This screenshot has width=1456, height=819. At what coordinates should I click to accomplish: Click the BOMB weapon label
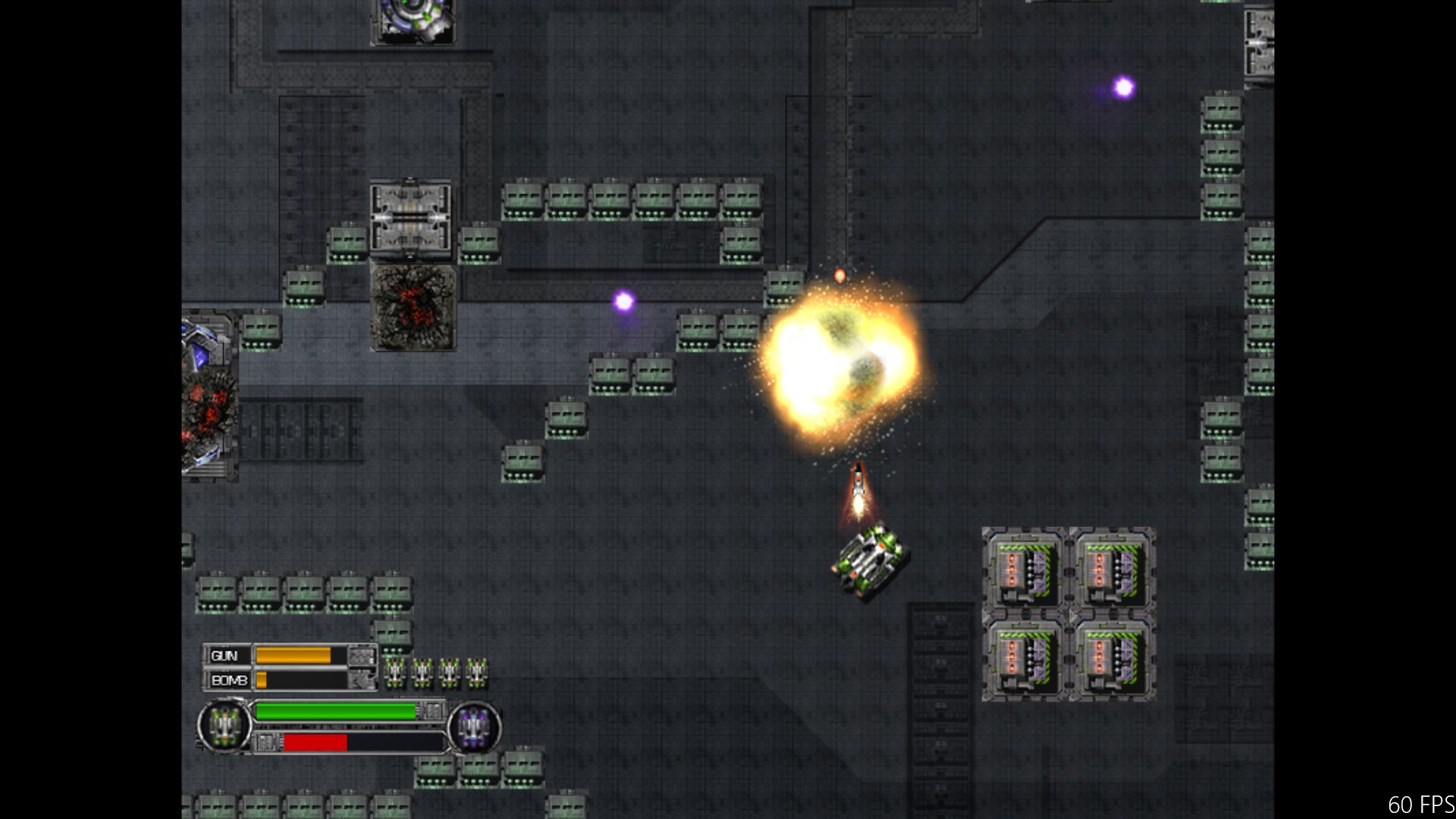point(228,680)
